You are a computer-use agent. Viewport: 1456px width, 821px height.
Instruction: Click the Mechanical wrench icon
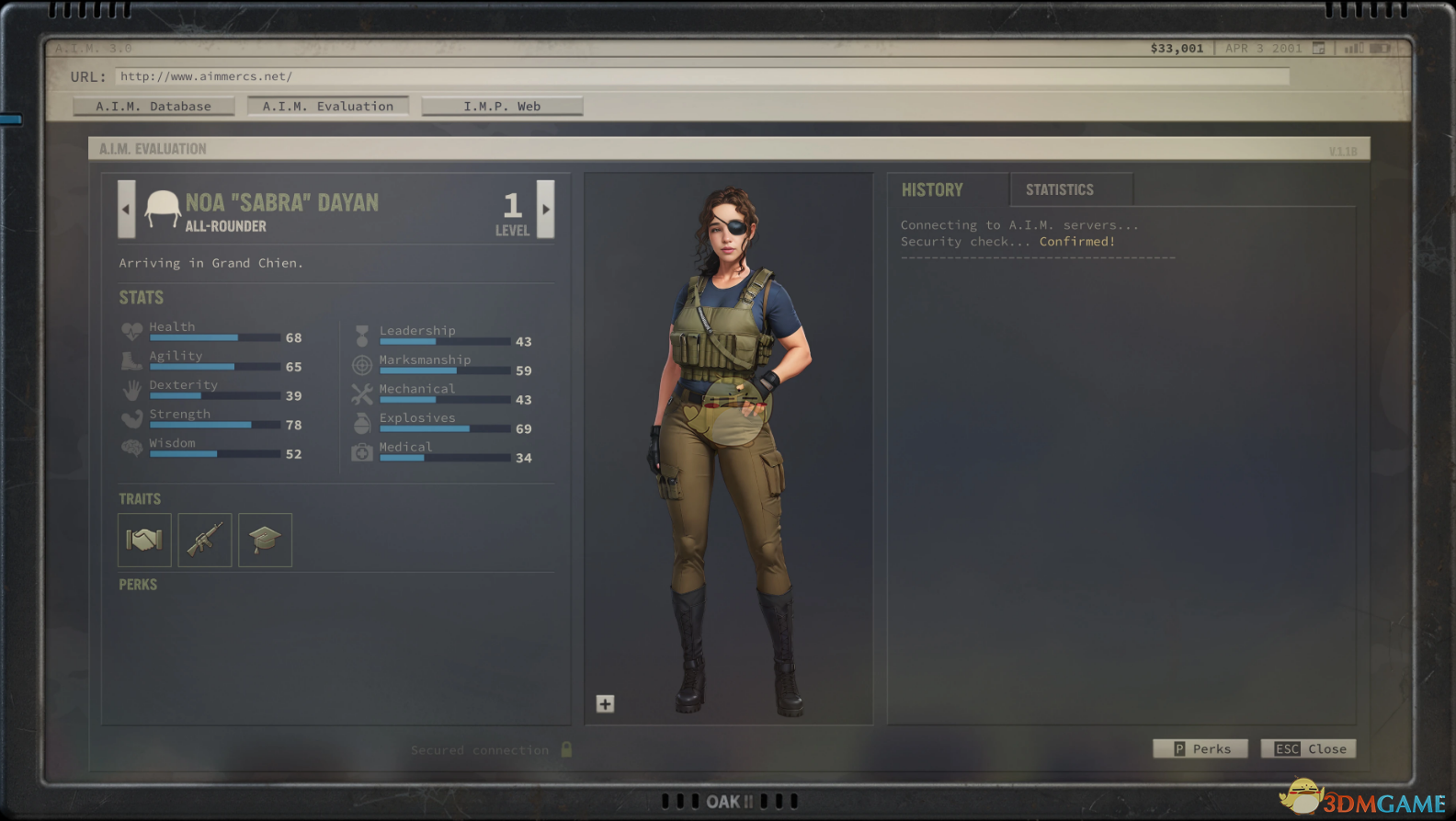tap(362, 393)
